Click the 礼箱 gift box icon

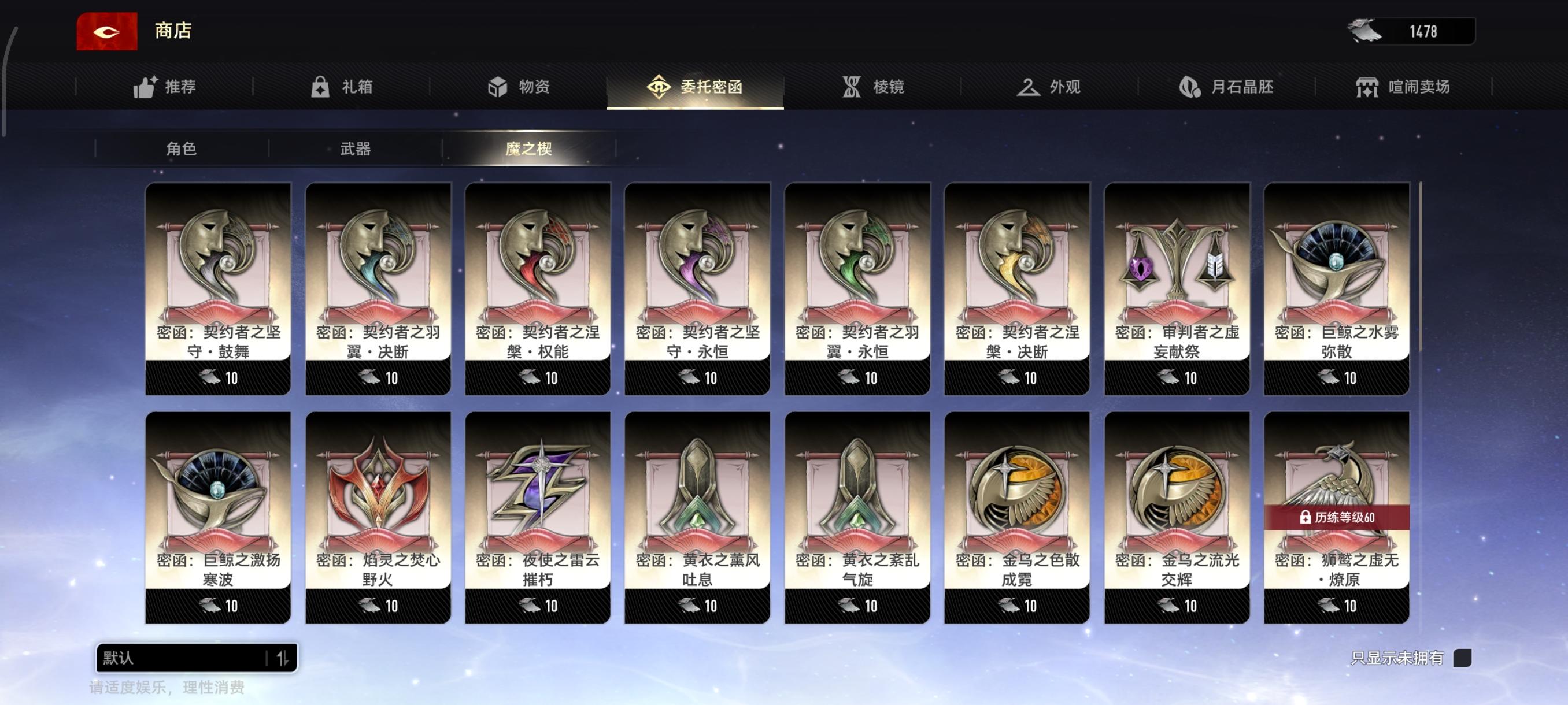320,87
